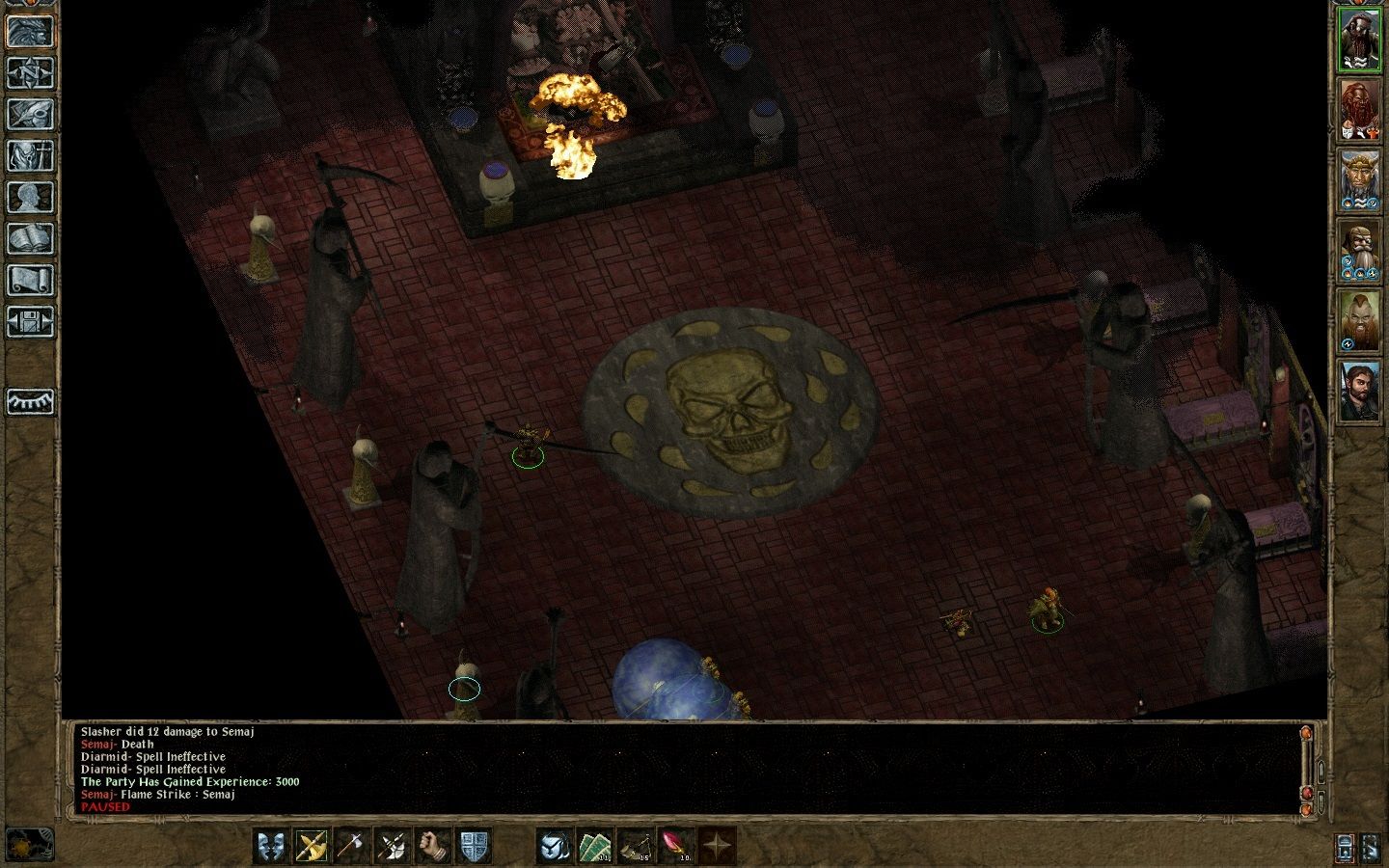The width and height of the screenshot is (1389, 868).
Task: Activate the shield guard action
Action: coord(474,846)
